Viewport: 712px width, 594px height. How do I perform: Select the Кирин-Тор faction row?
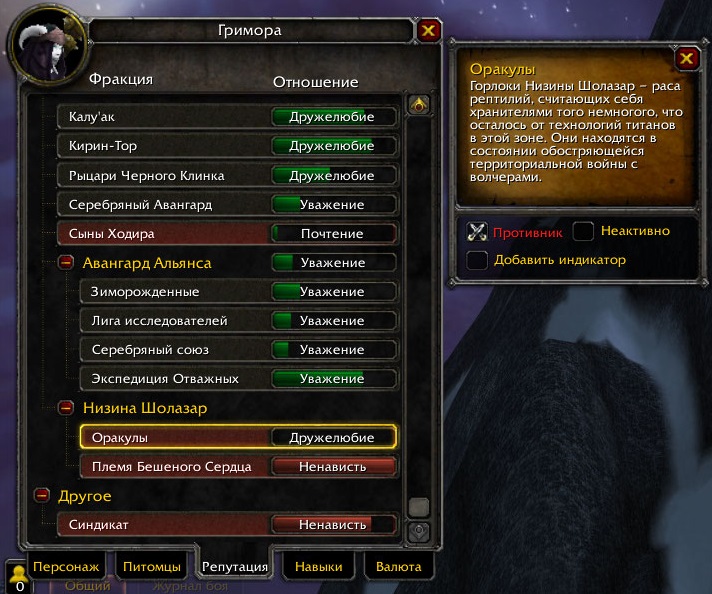point(228,146)
